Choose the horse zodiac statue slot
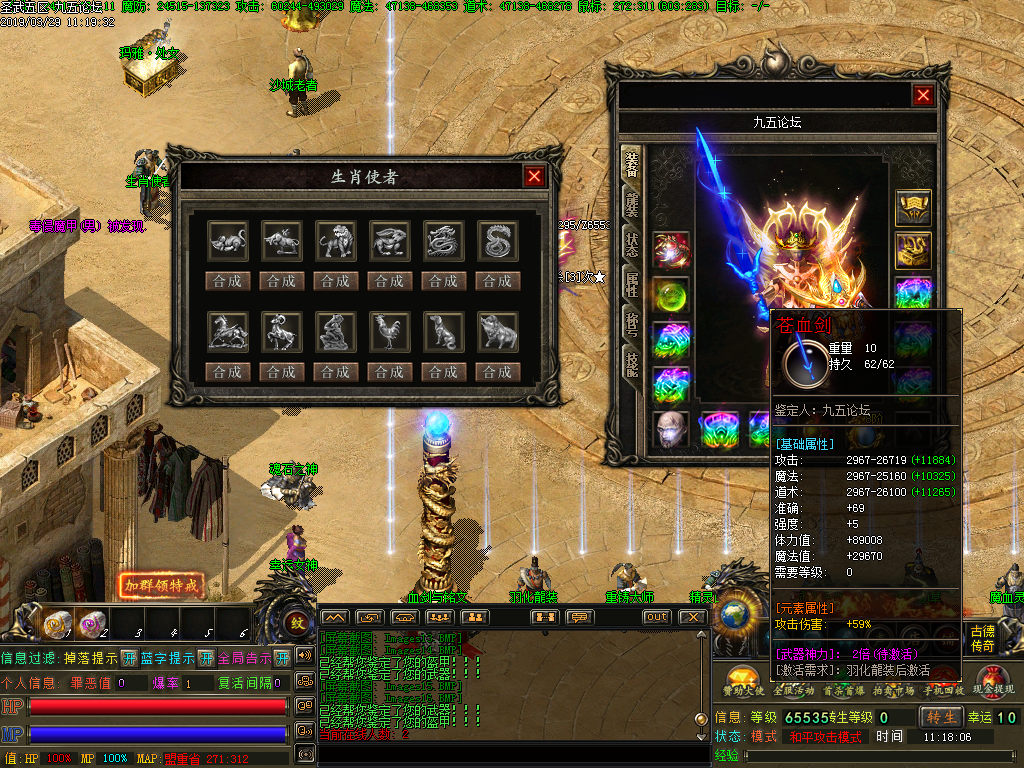Image resolution: width=1024 pixels, height=768 pixels. [x=227, y=332]
